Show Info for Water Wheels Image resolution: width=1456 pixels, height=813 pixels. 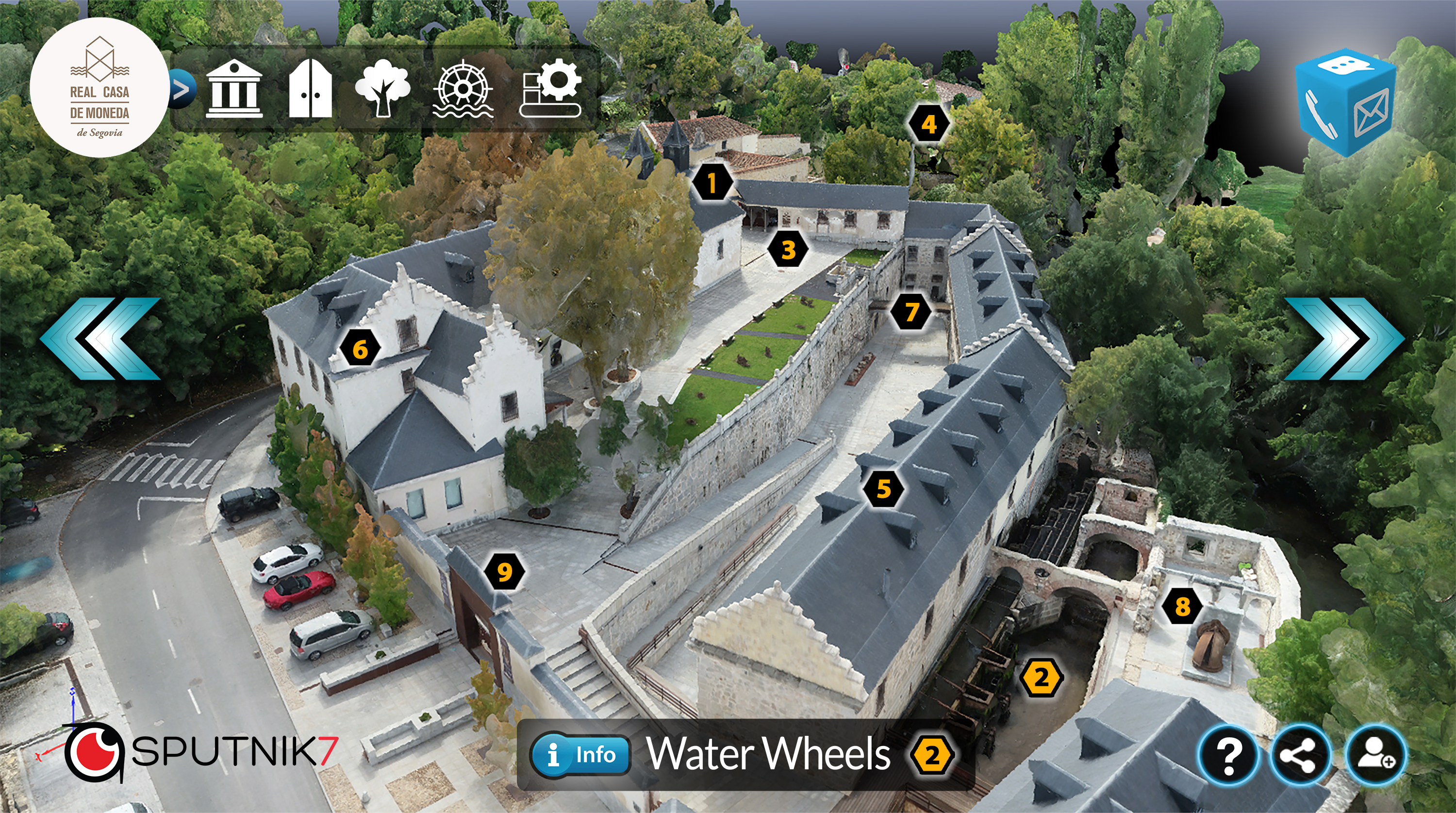point(580,754)
